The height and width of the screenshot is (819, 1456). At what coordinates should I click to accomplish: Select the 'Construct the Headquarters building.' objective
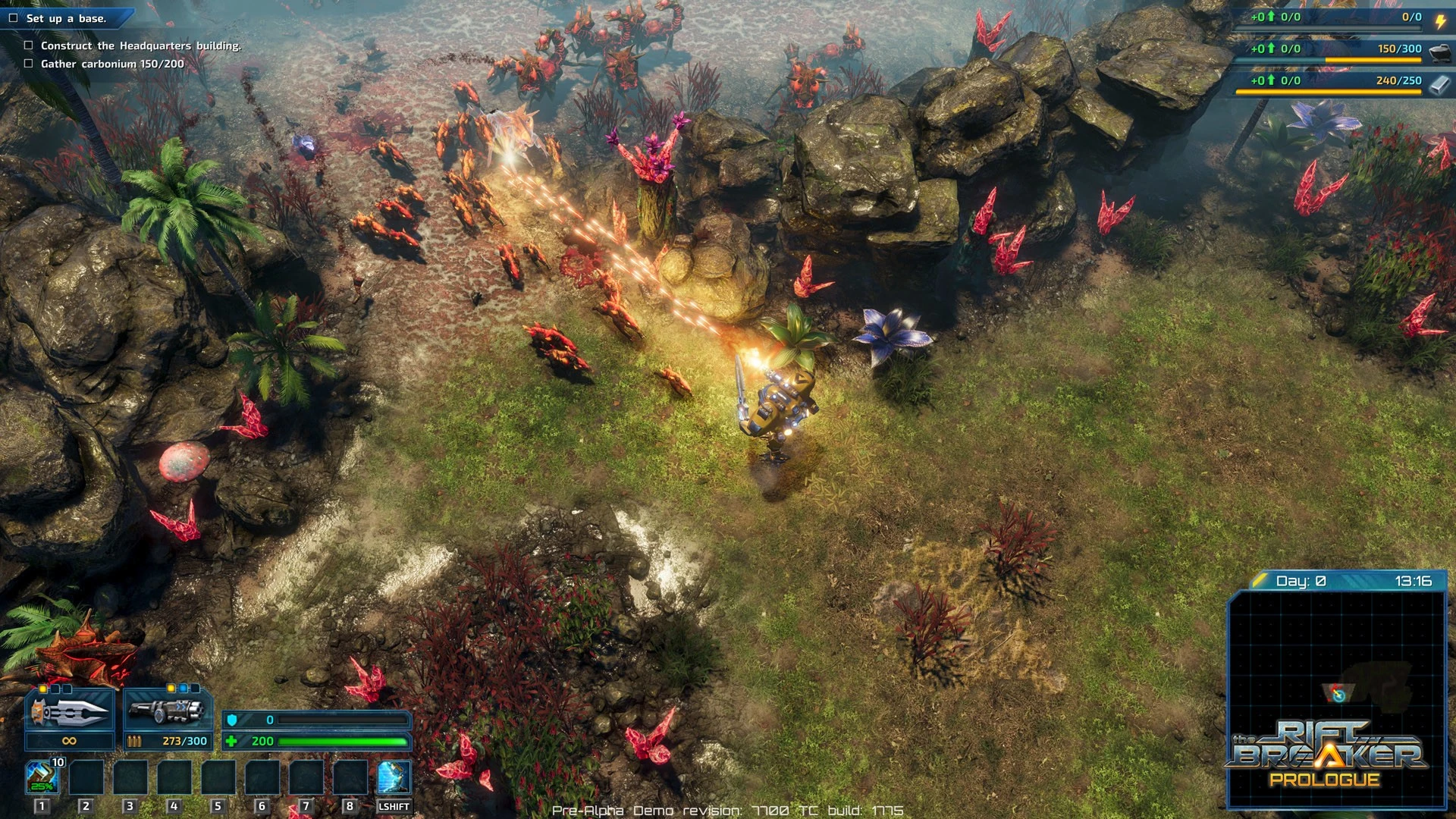[x=140, y=45]
